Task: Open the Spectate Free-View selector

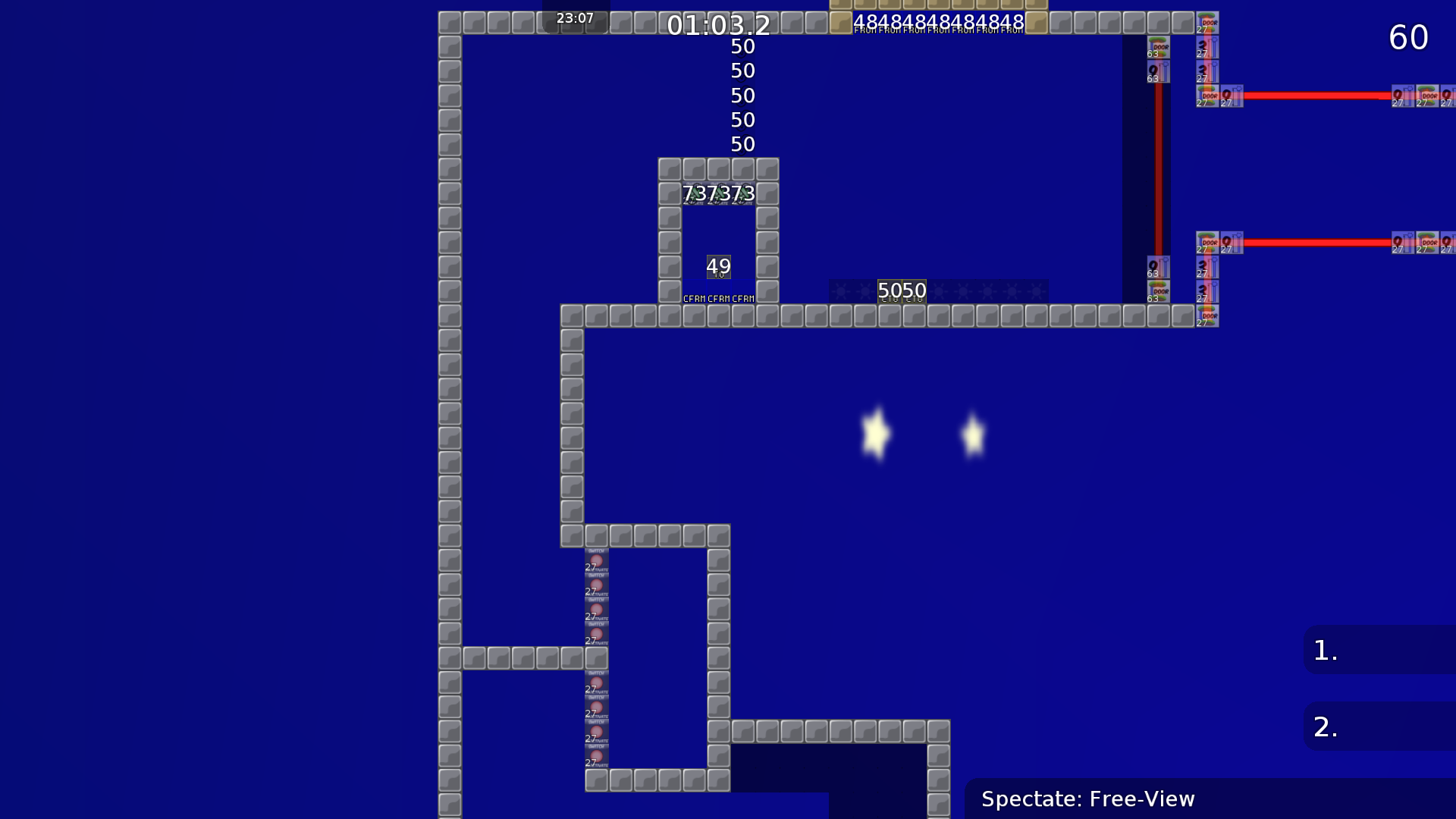Action: (x=1088, y=799)
